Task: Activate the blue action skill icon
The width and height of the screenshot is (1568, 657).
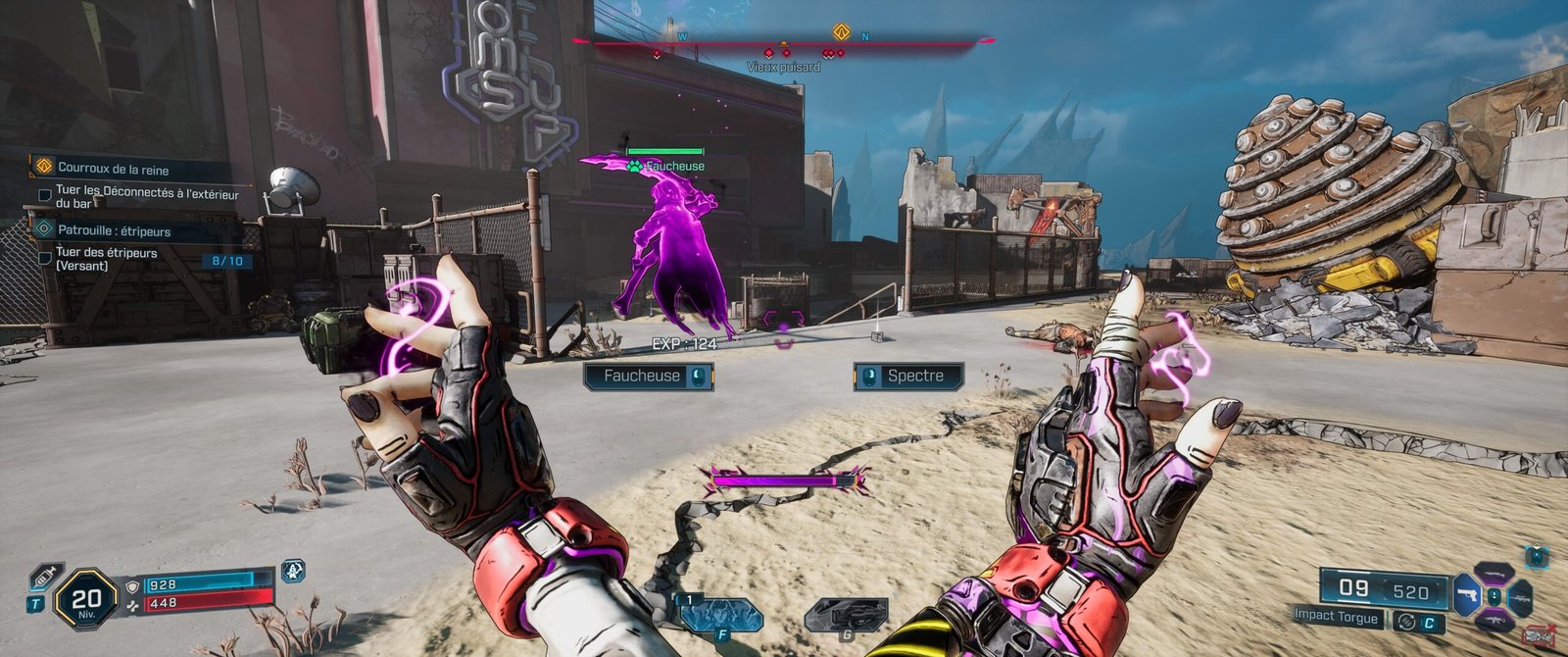Action: point(720,615)
